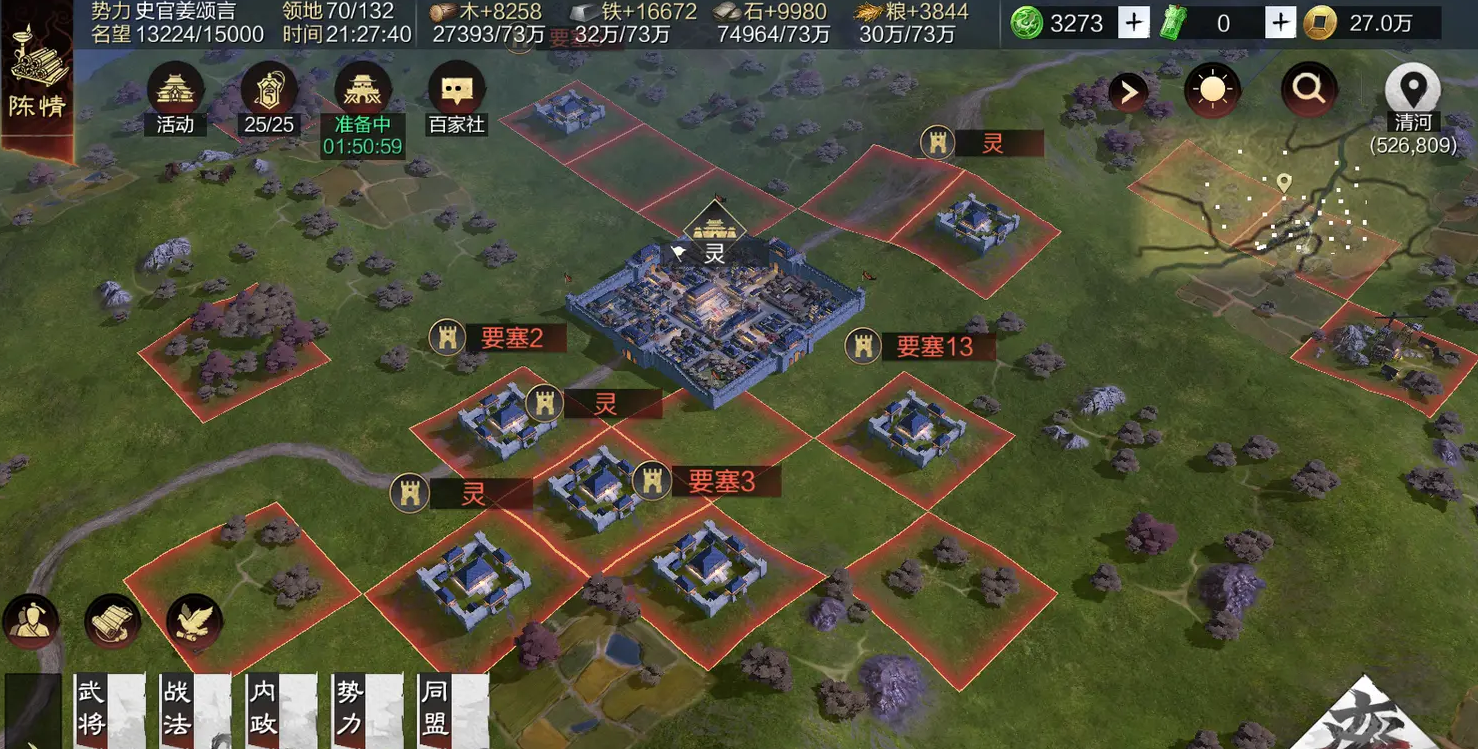
Task: Click the 清河 location pin
Action: click(x=1412, y=91)
